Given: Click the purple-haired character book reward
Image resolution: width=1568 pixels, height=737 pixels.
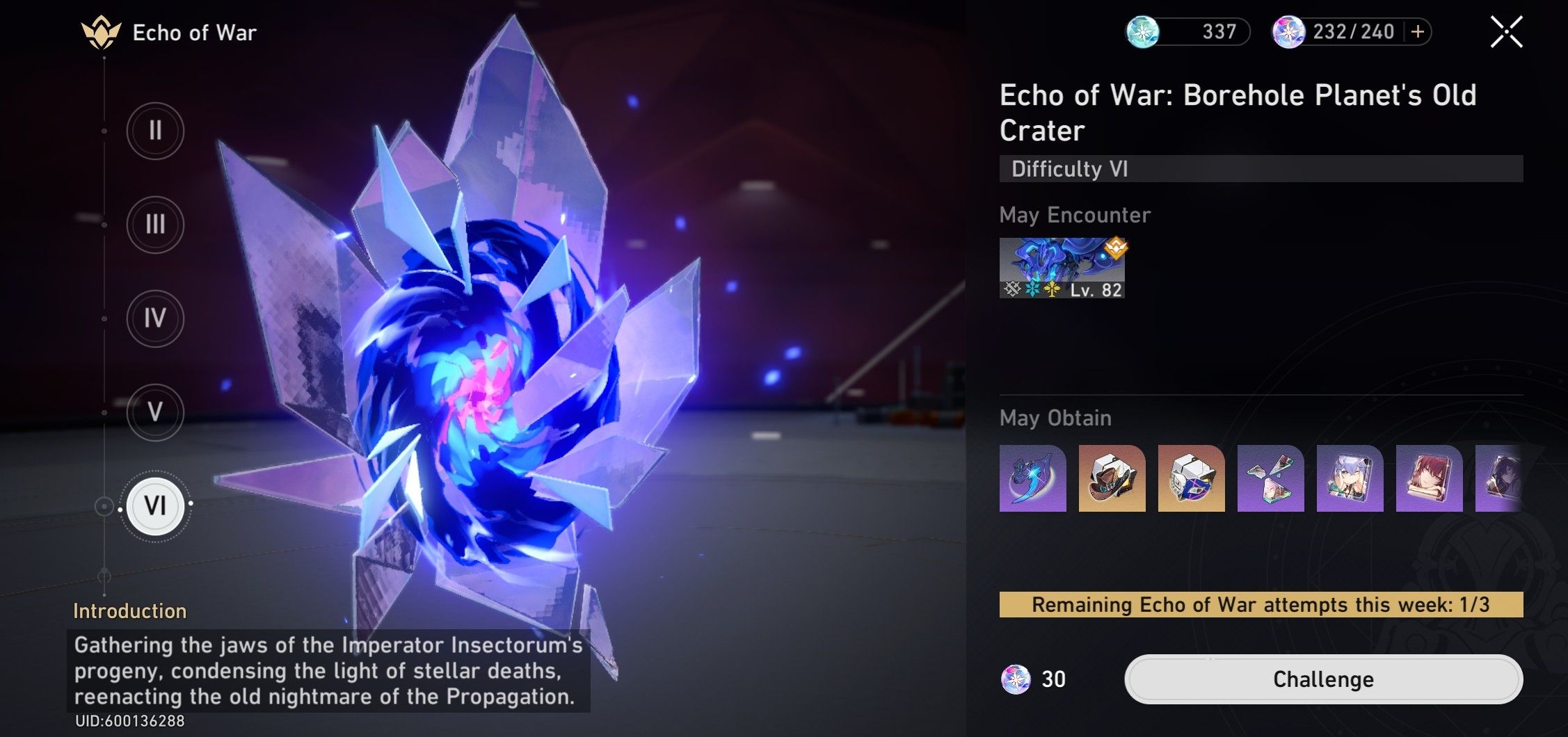Looking at the screenshot, I should pos(1348,480).
